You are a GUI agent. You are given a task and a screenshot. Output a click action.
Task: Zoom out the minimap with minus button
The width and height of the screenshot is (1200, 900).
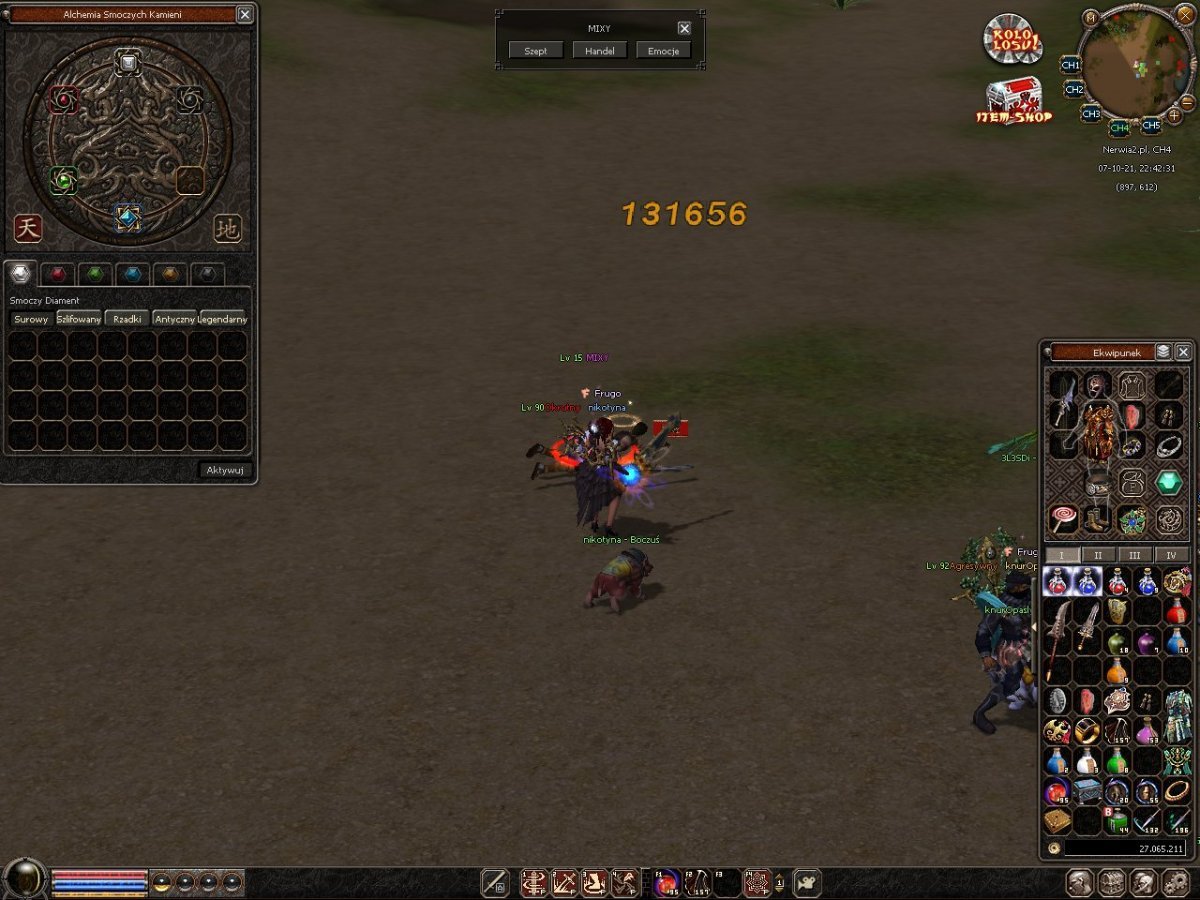pos(1187,102)
